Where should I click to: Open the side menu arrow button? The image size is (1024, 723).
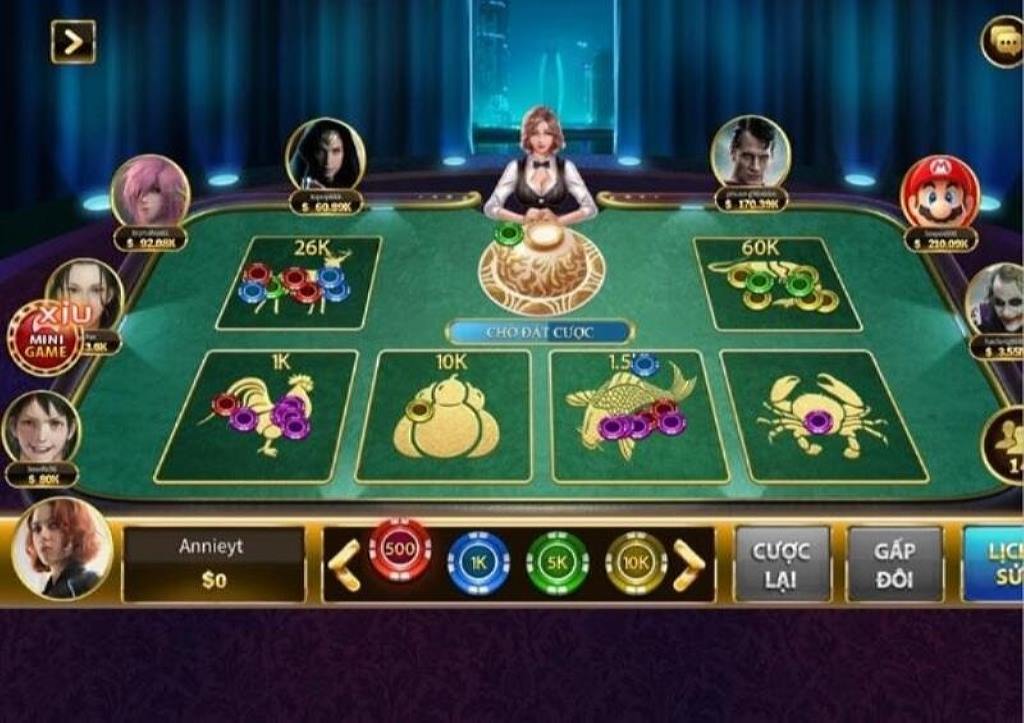[x=73, y=41]
